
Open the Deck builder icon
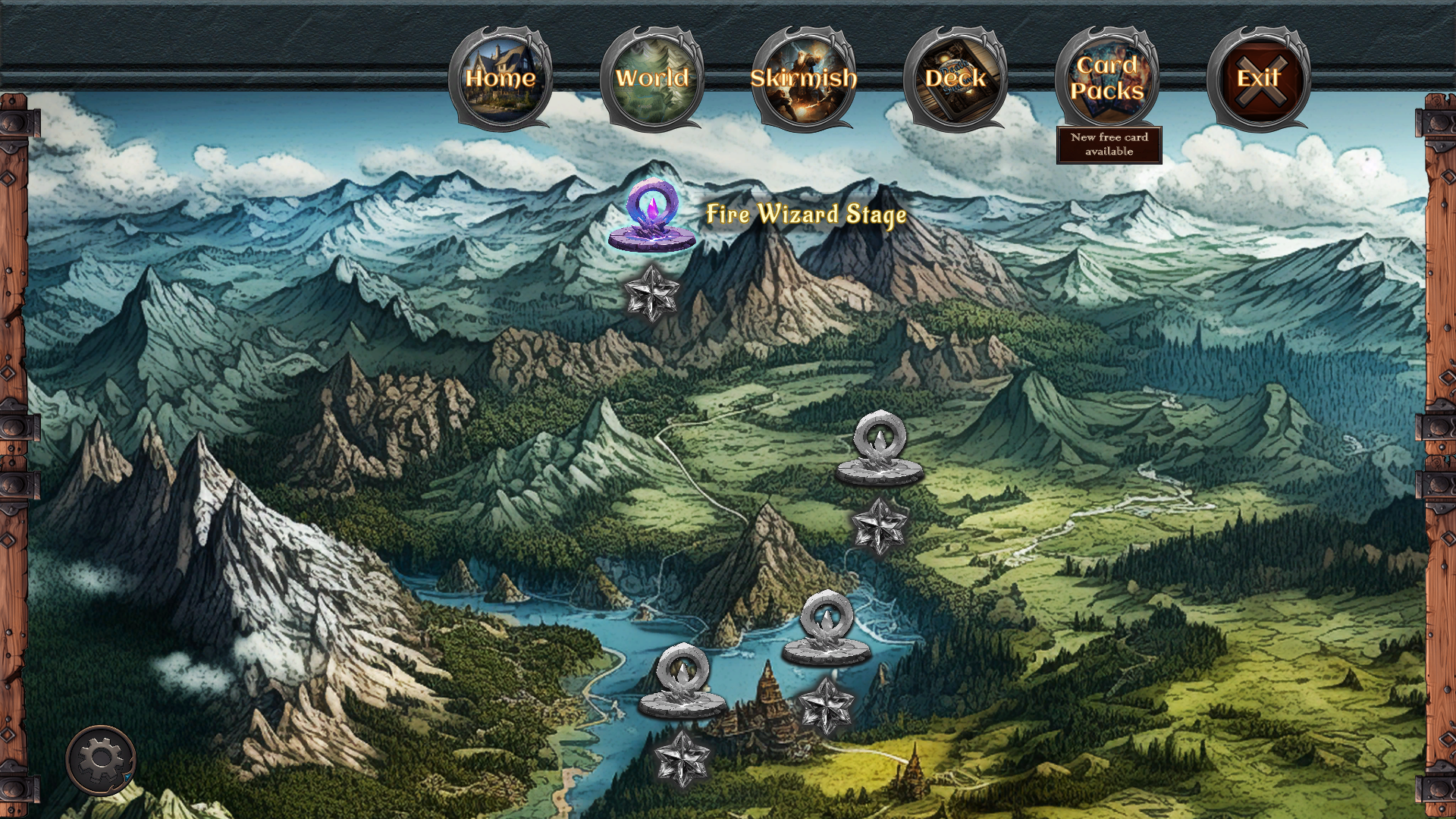click(957, 76)
